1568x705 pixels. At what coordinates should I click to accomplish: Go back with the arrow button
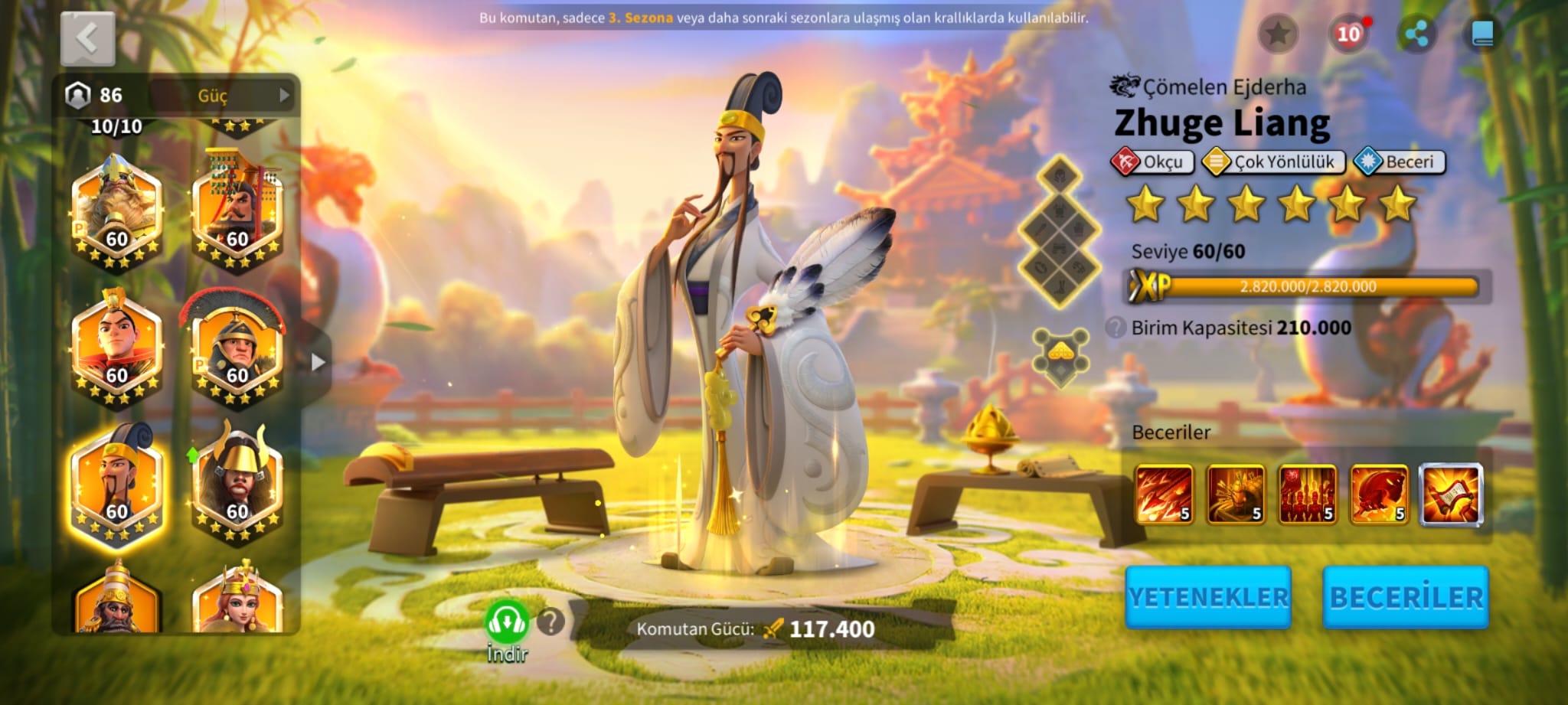point(87,38)
